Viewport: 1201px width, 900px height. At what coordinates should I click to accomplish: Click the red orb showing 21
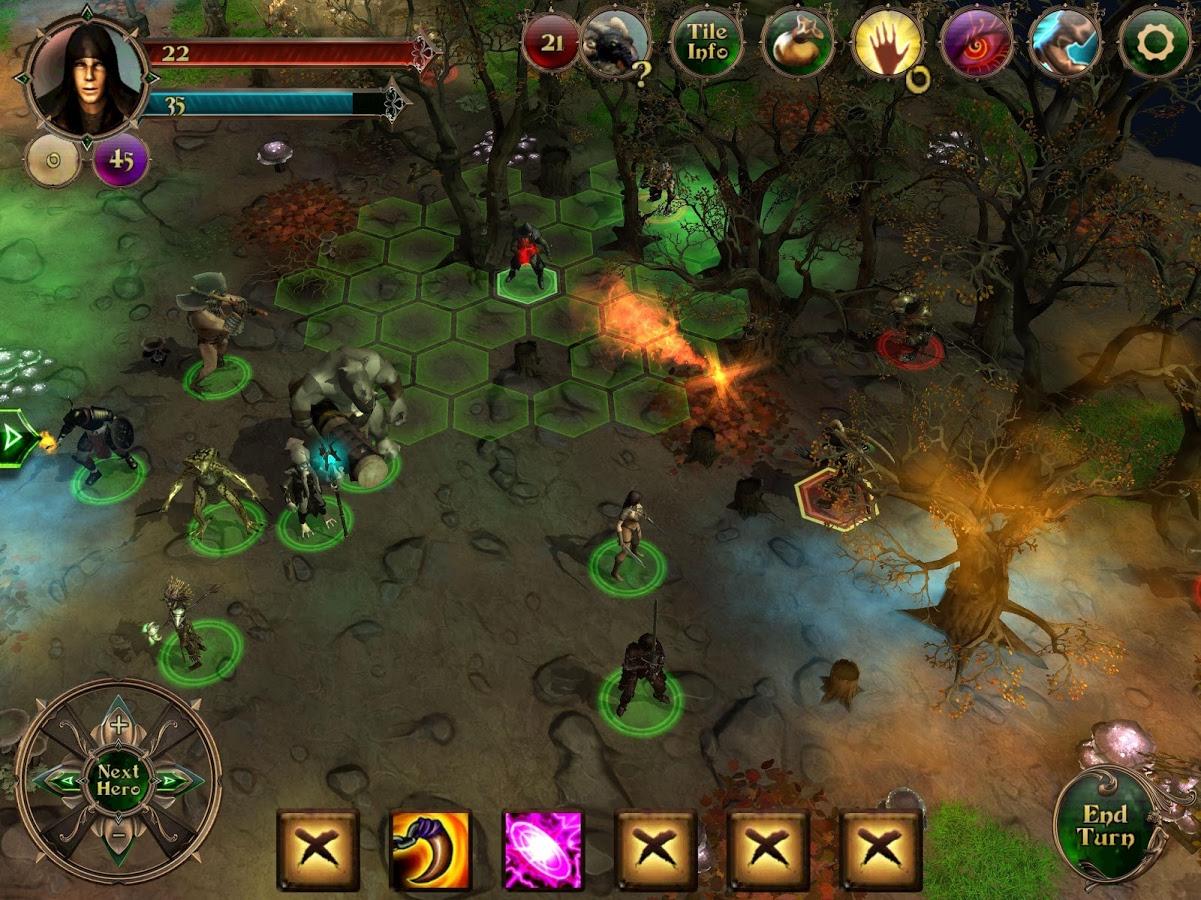pyautogui.click(x=550, y=42)
